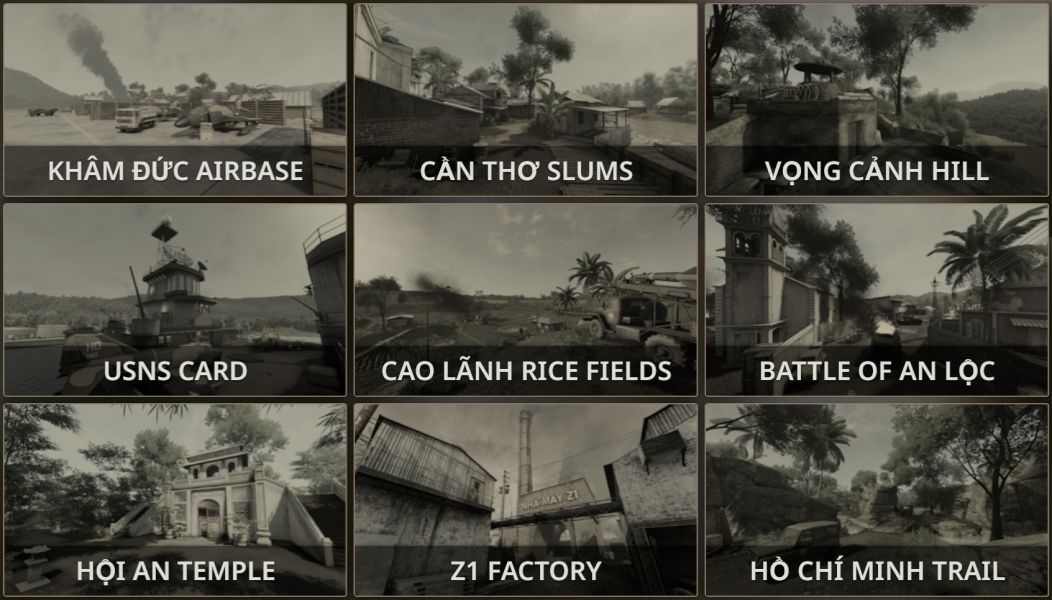This screenshot has width=1052, height=600.
Task: Choose the Cần Thơ Slums map tile
Action: 526,100
